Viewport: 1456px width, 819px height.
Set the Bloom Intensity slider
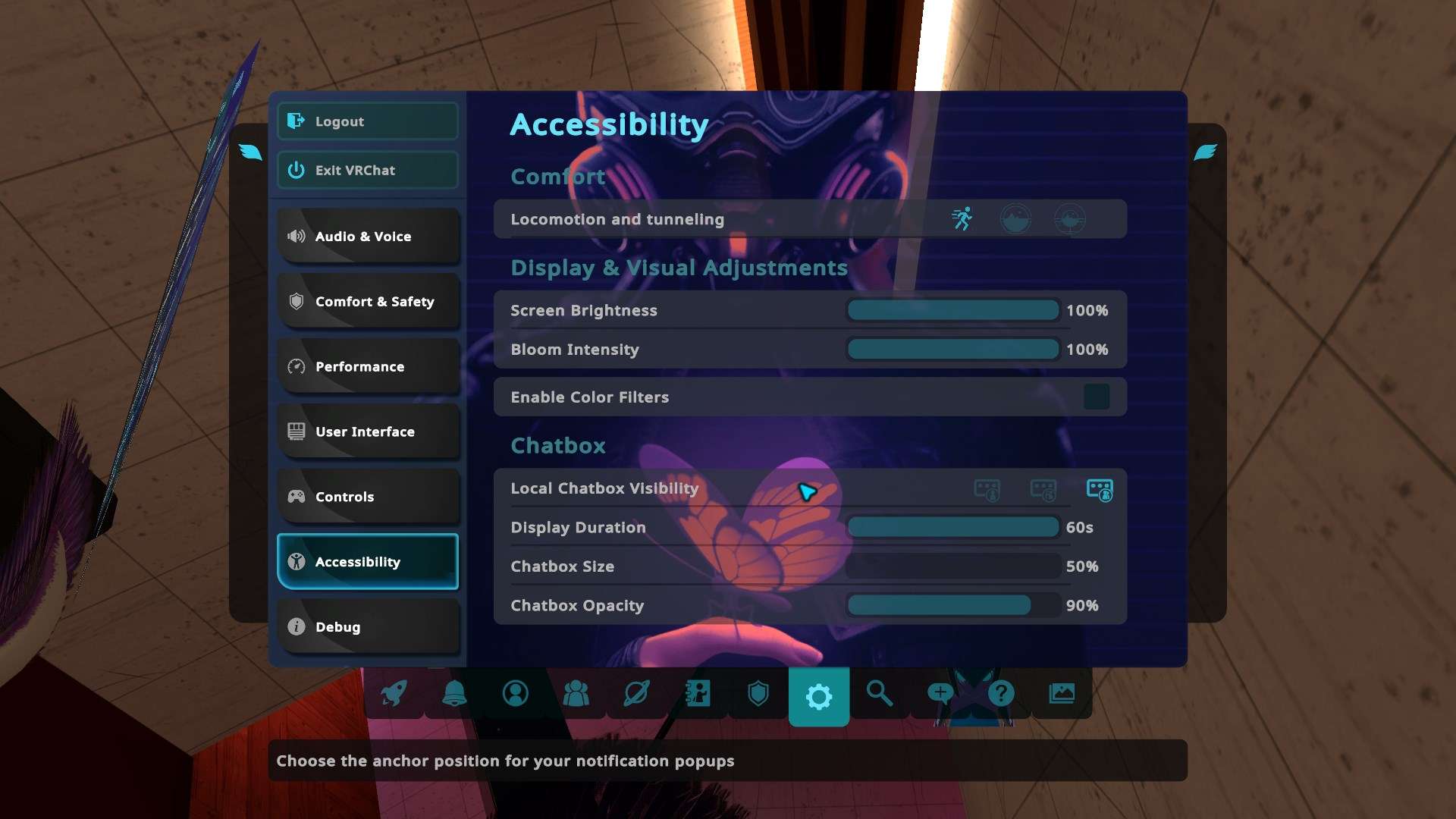click(952, 350)
